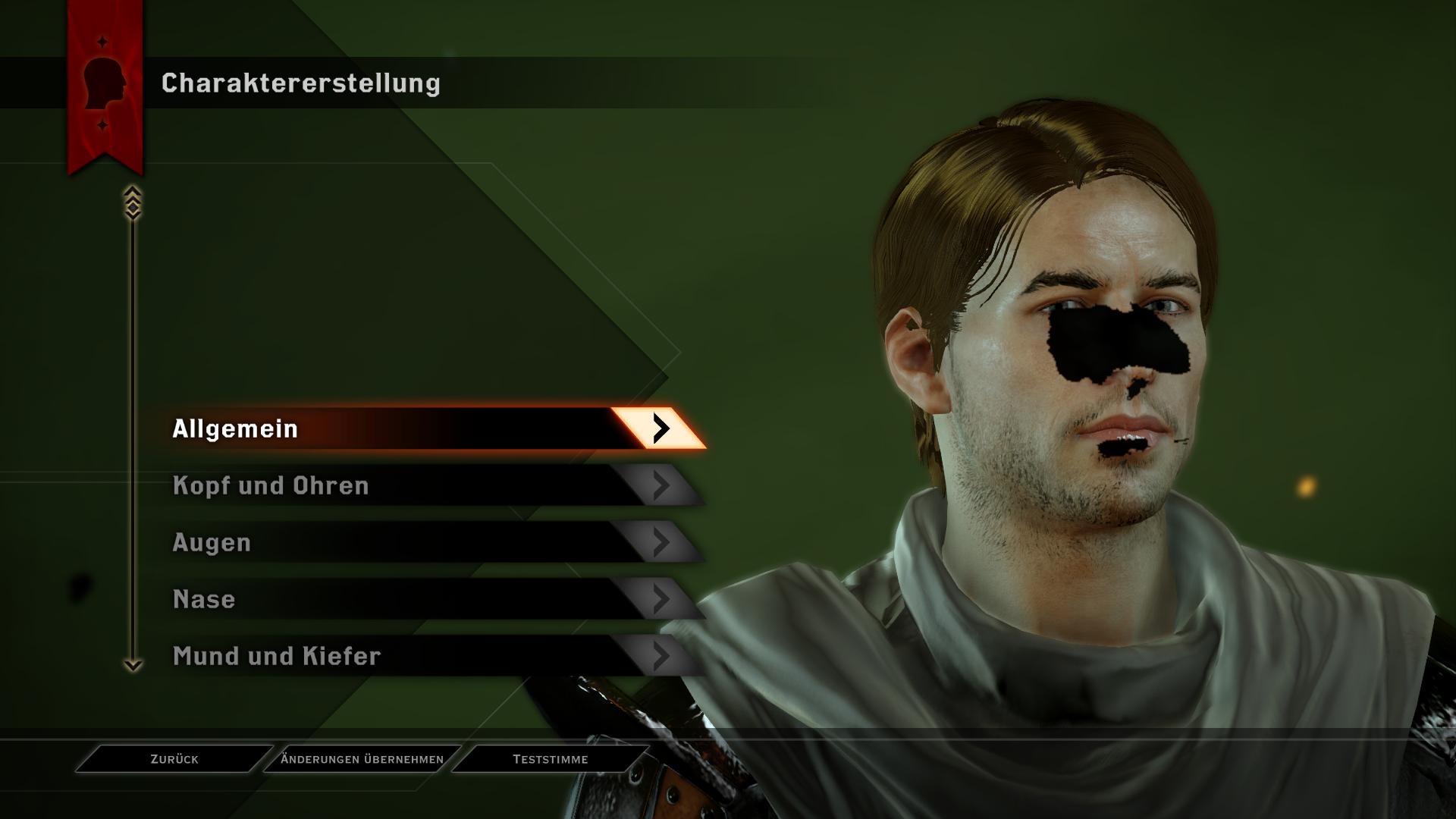Apply changes with Änderungen Übernehmen
This screenshot has height=819, width=1456.
362,759
